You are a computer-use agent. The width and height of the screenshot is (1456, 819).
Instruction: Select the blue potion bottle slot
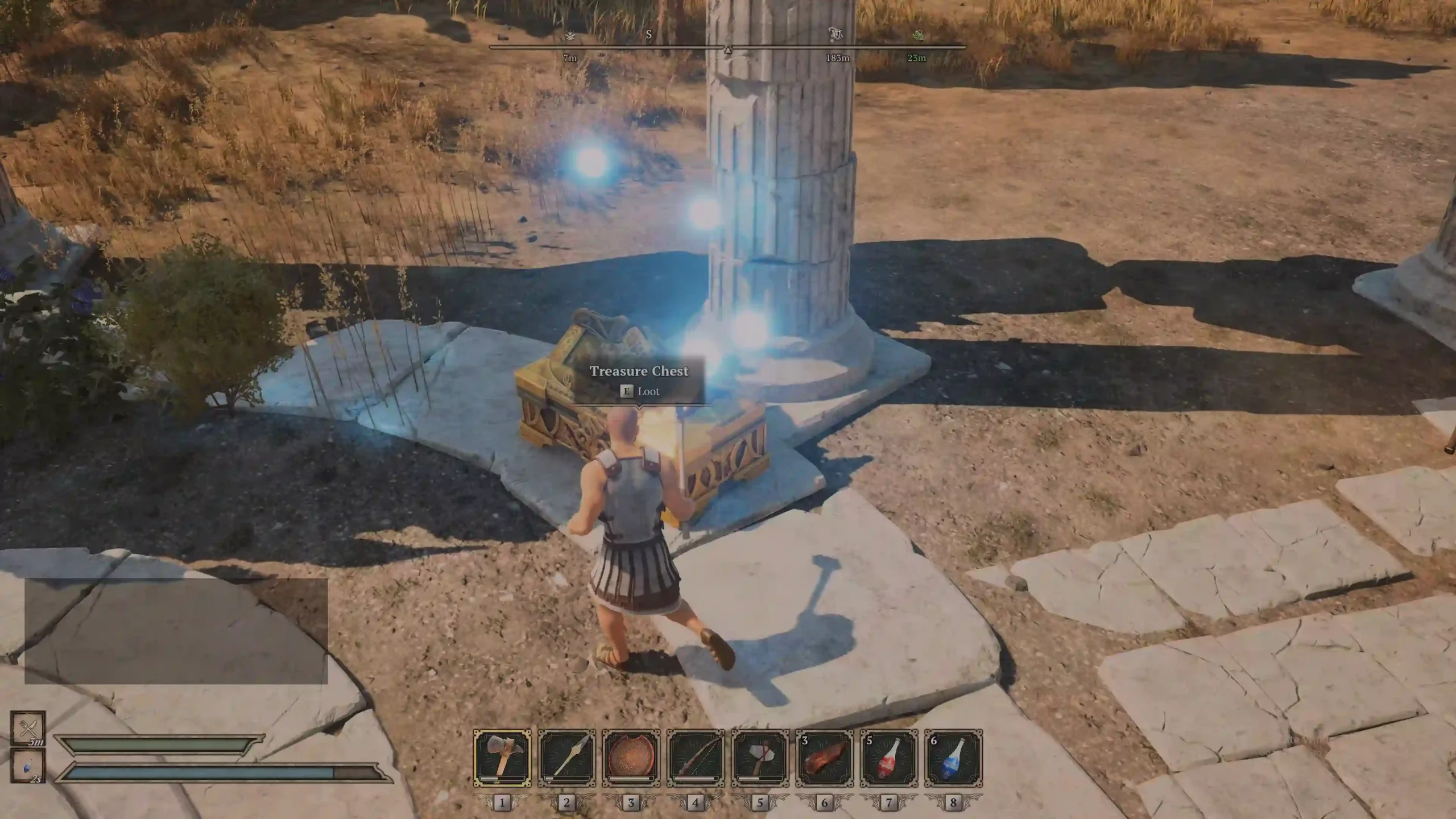coord(953,759)
